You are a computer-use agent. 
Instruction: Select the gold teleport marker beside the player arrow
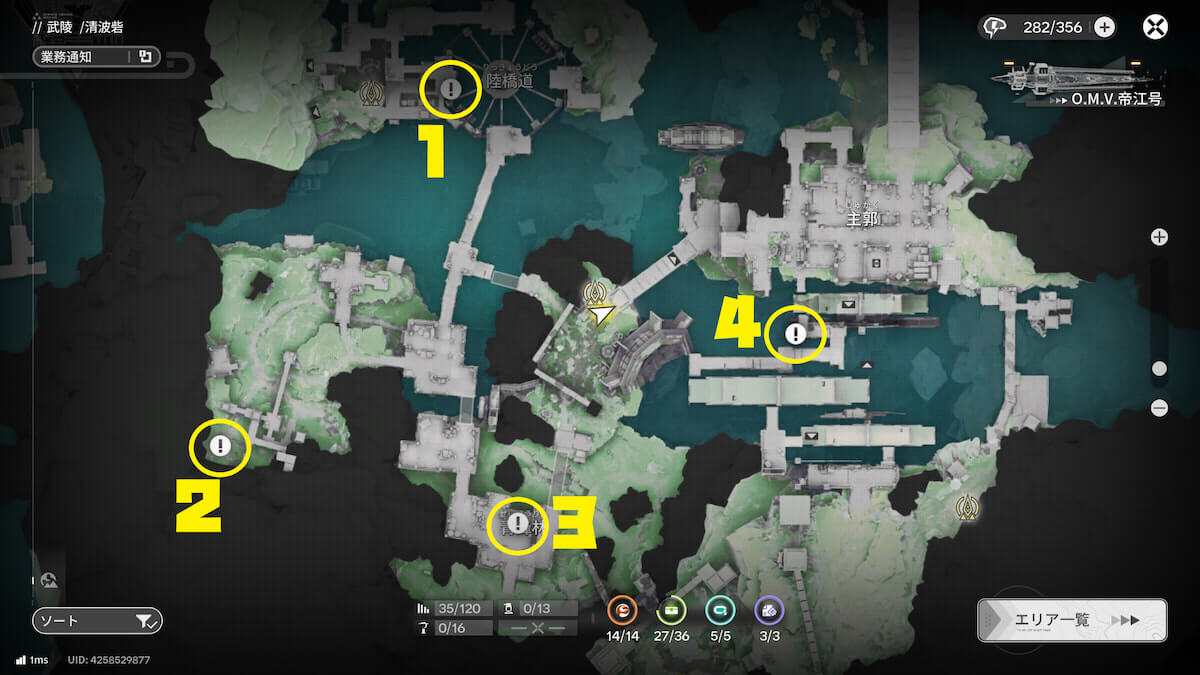point(597,292)
